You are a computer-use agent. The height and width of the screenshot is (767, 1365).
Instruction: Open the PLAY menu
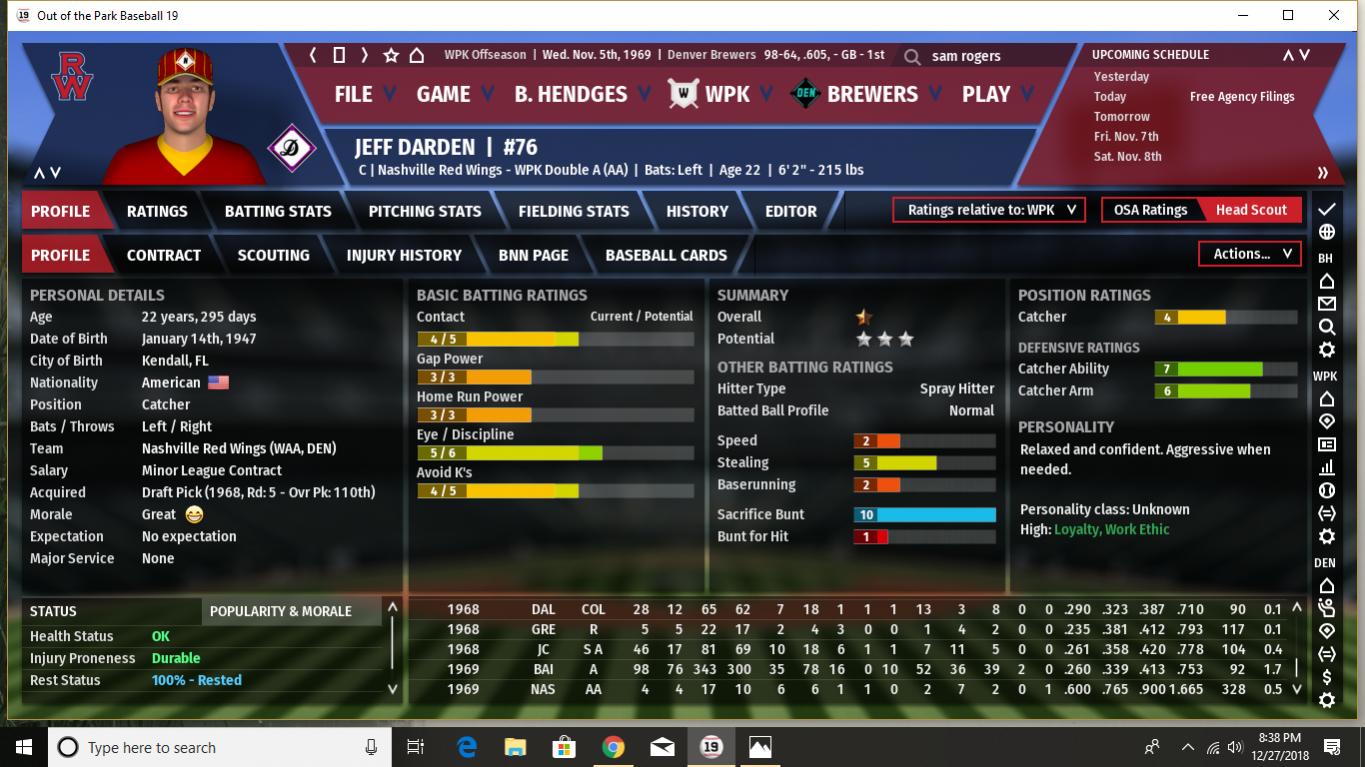(986, 94)
